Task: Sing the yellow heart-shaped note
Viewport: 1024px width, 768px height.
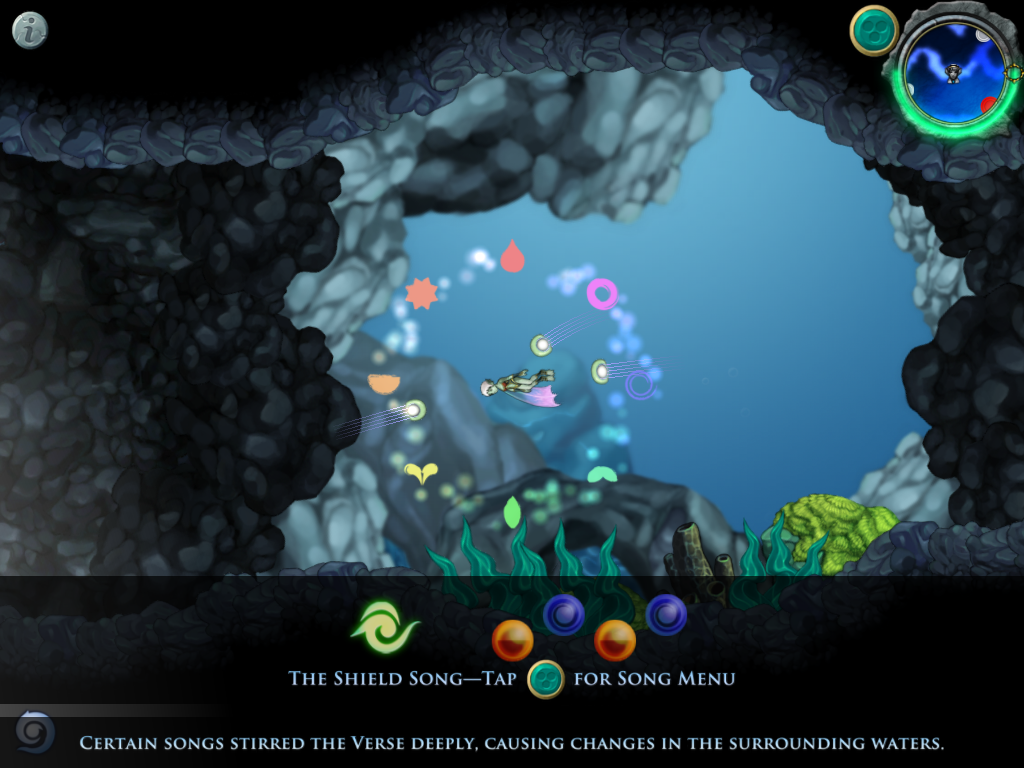Action: tap(420, 473)
